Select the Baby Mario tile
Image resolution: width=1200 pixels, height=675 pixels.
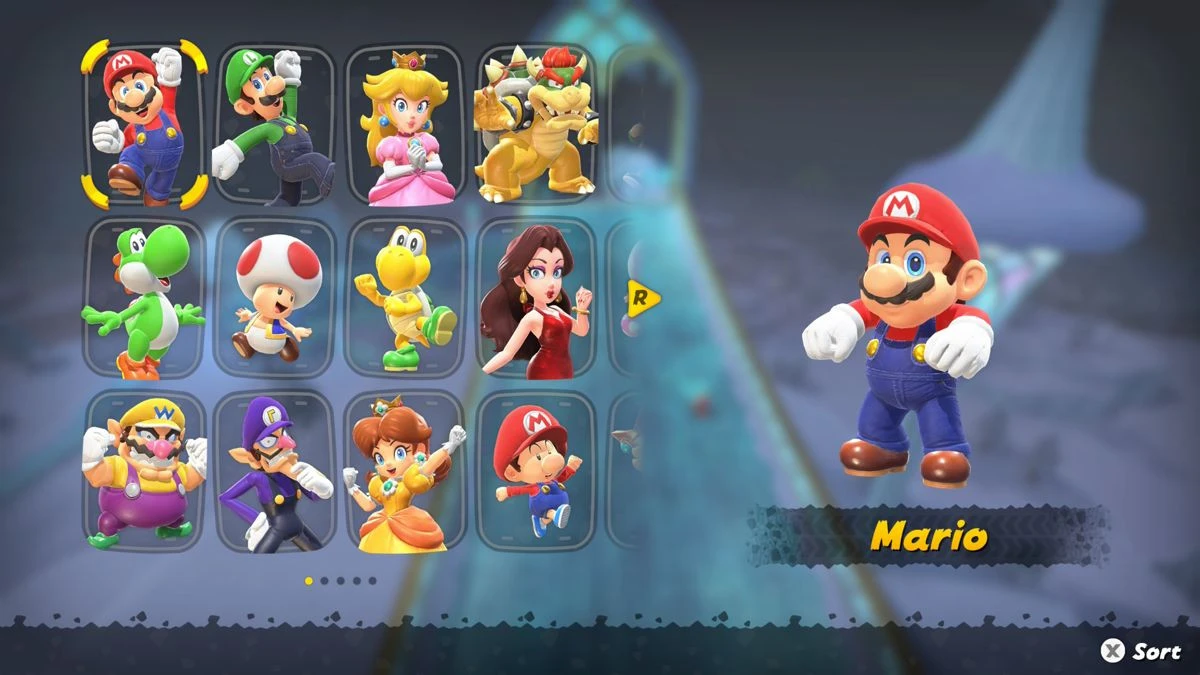tap(535, 471)
